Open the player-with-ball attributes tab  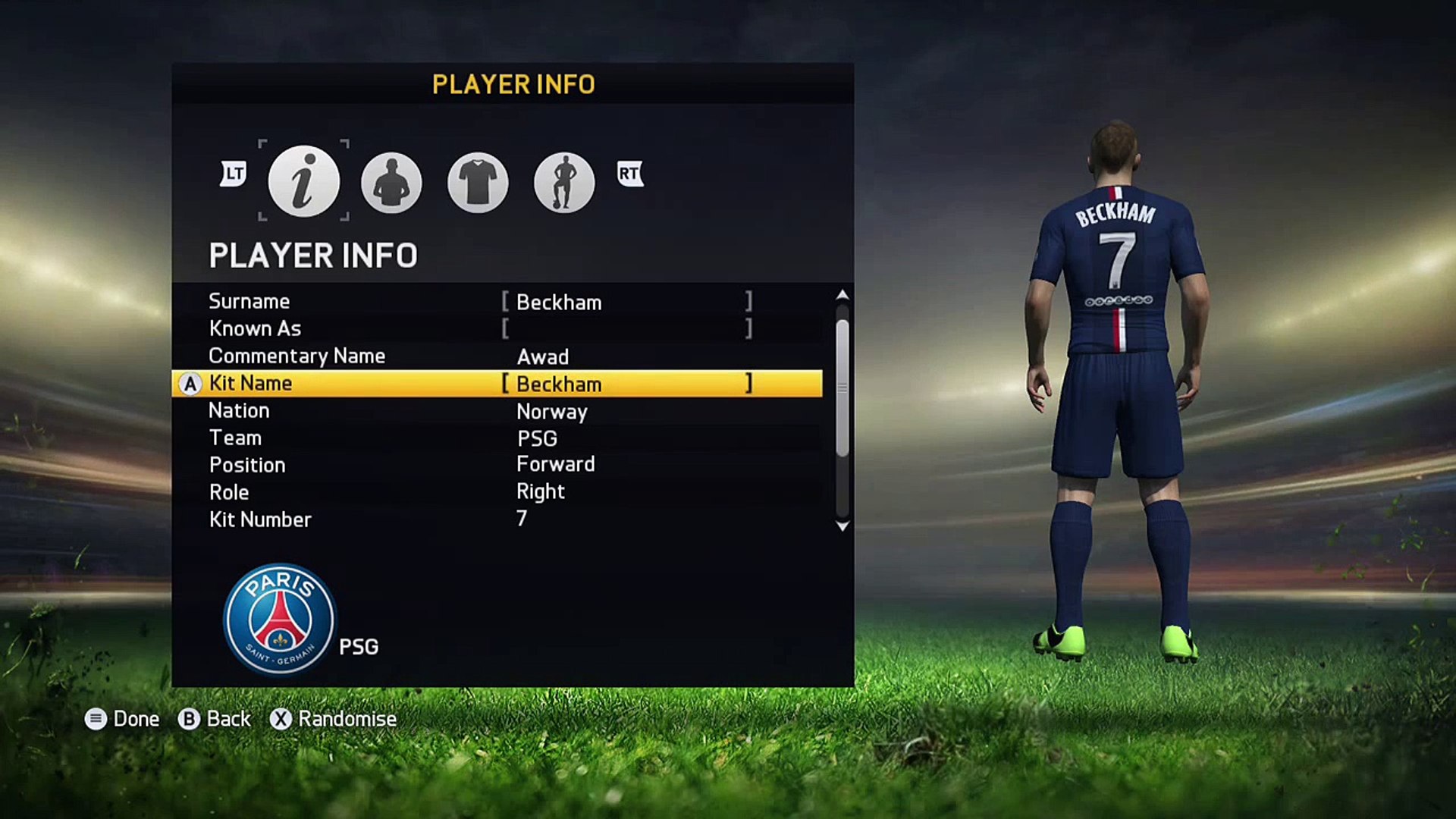[564, 183]
